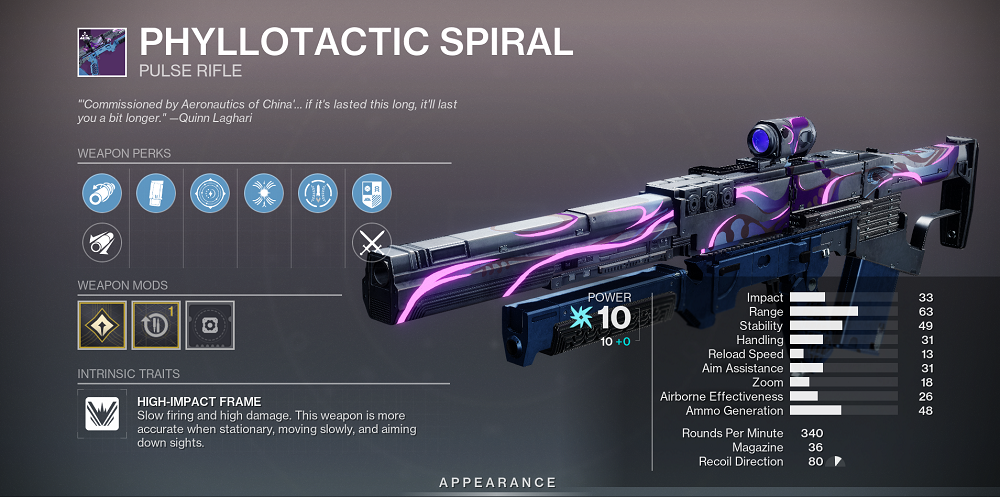
Task: Select the bullet-in-dashed-circle perk
Action: point(318,191)
